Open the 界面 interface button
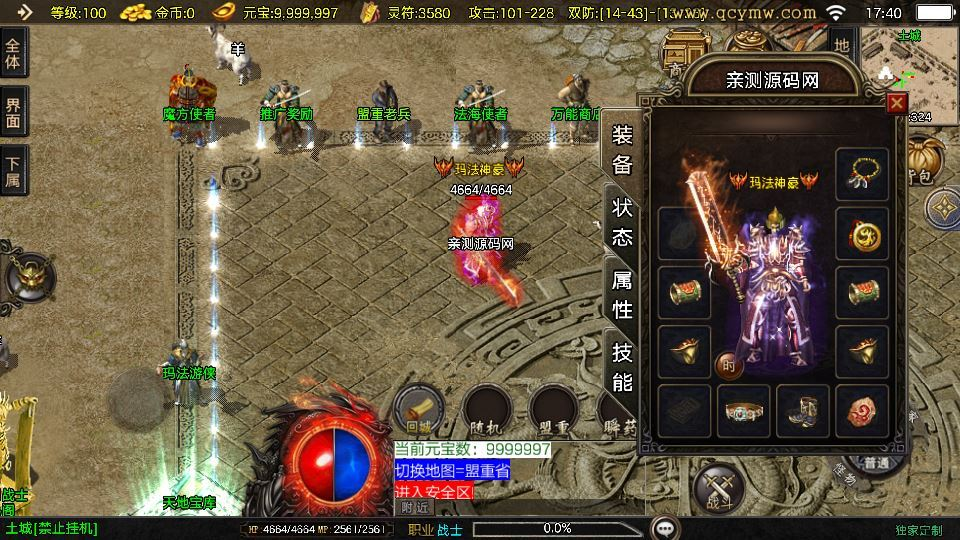The width and height of the screenshot is (960, 540). (13, 113)
